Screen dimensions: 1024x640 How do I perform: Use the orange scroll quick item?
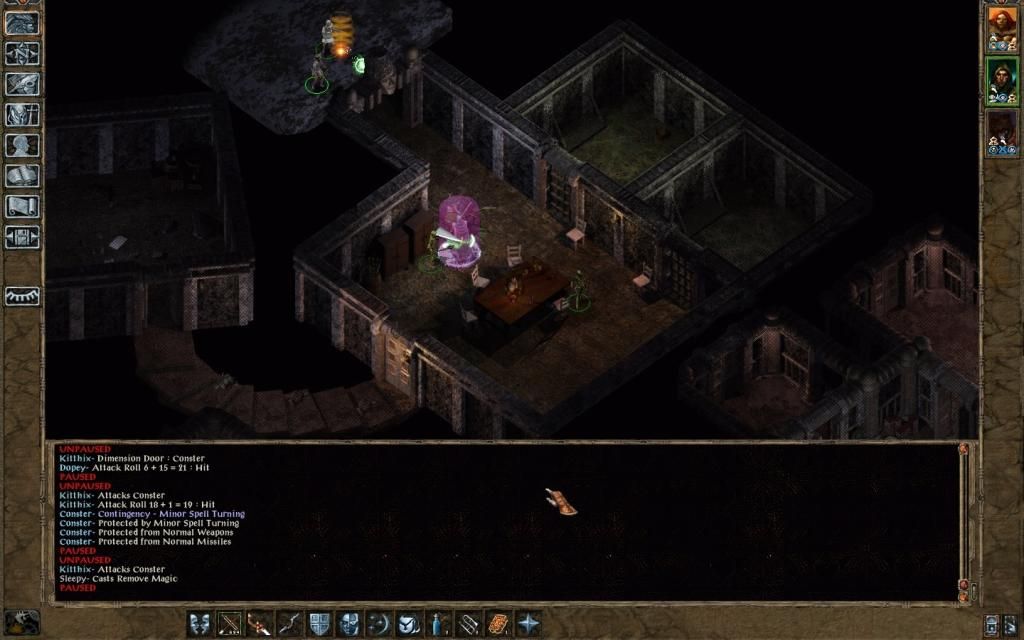click(498, 624)
